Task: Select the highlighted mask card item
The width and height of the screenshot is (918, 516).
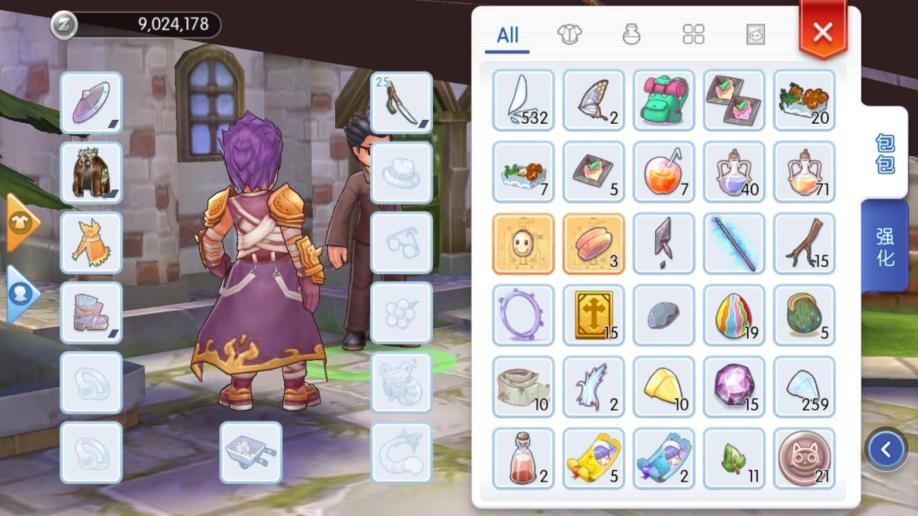Action: click(x=523, y=243)
